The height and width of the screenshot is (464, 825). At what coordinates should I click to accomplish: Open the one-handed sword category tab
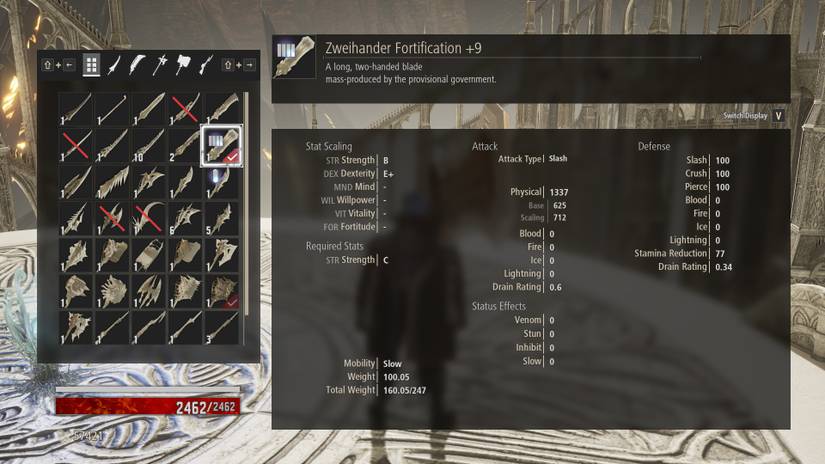tap(114, 66)
